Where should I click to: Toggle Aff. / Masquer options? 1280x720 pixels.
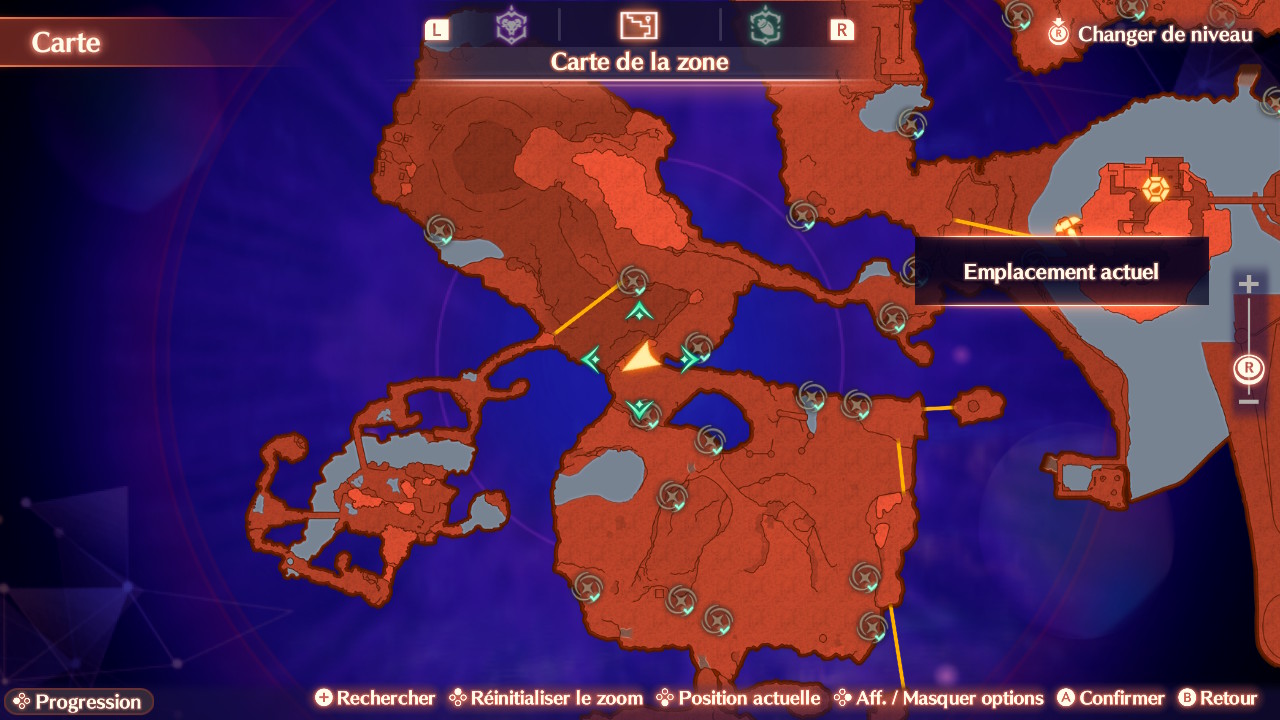pos(938,698)
